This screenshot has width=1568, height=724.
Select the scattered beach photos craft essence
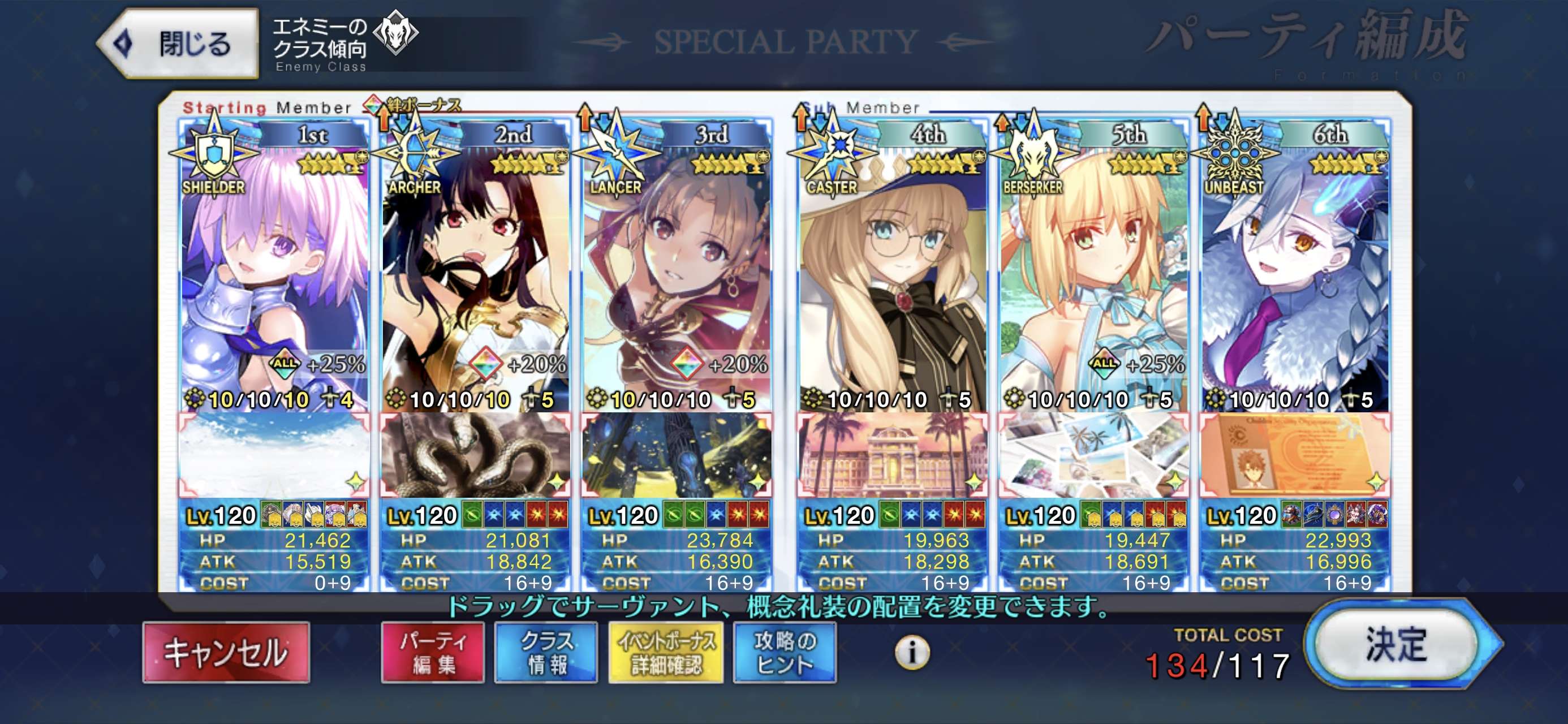coord(1094,454)
